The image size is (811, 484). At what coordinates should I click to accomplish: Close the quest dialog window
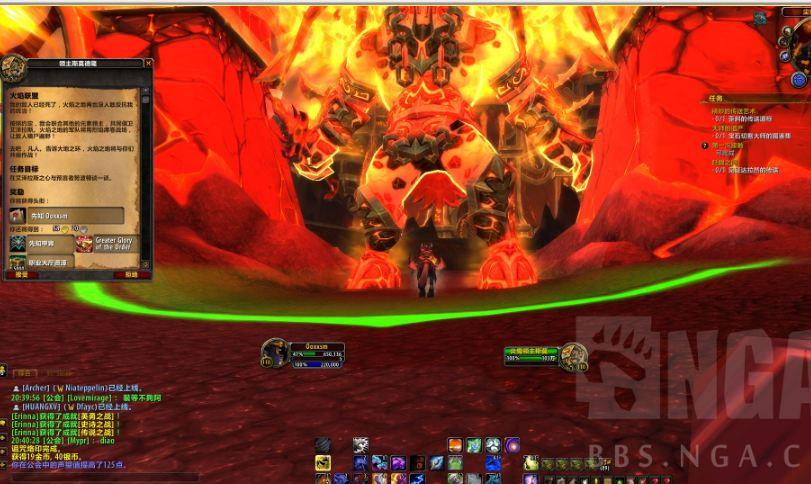pyautogui.click(x=146, y=63)
